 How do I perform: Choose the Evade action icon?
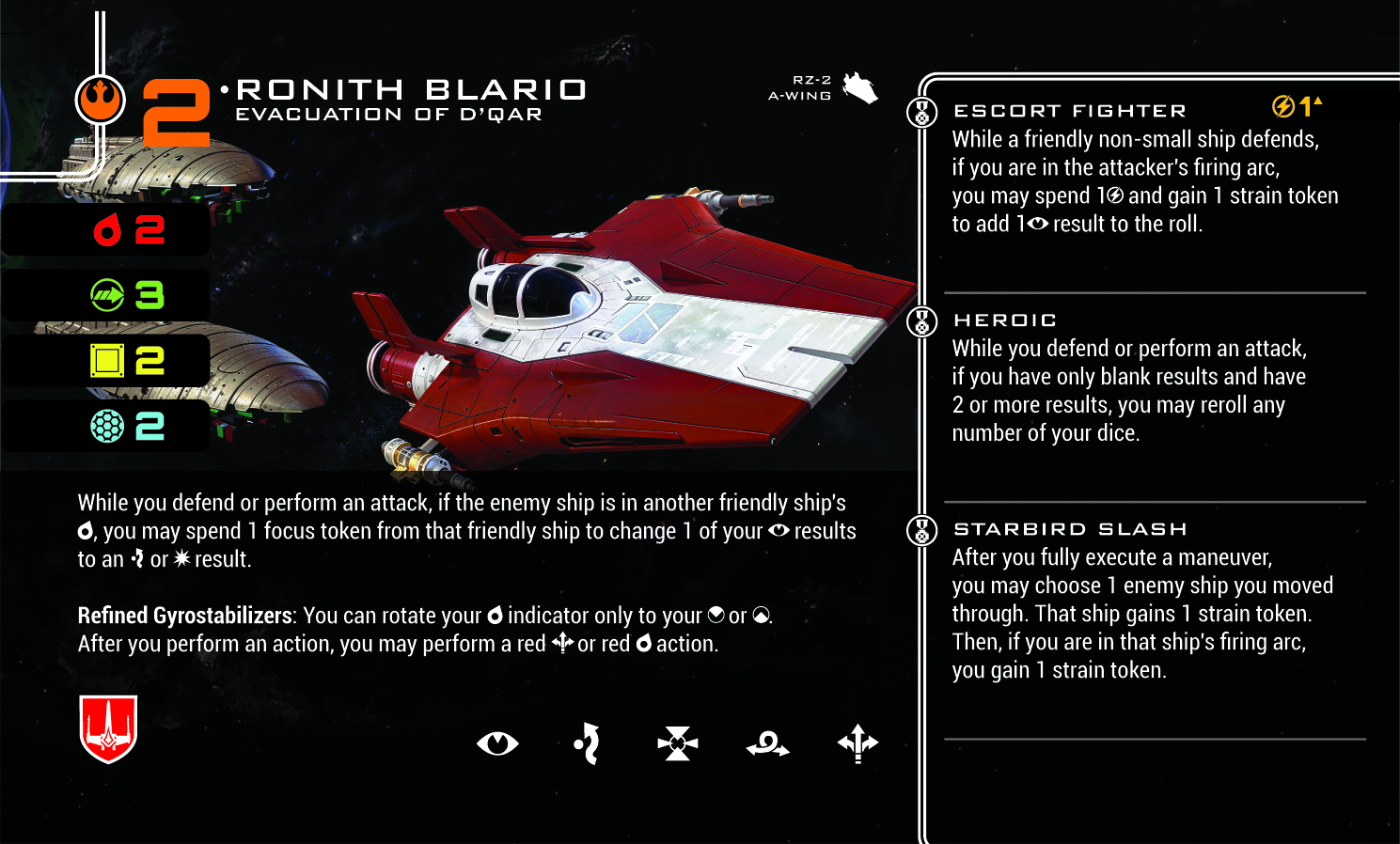[588, 744]
